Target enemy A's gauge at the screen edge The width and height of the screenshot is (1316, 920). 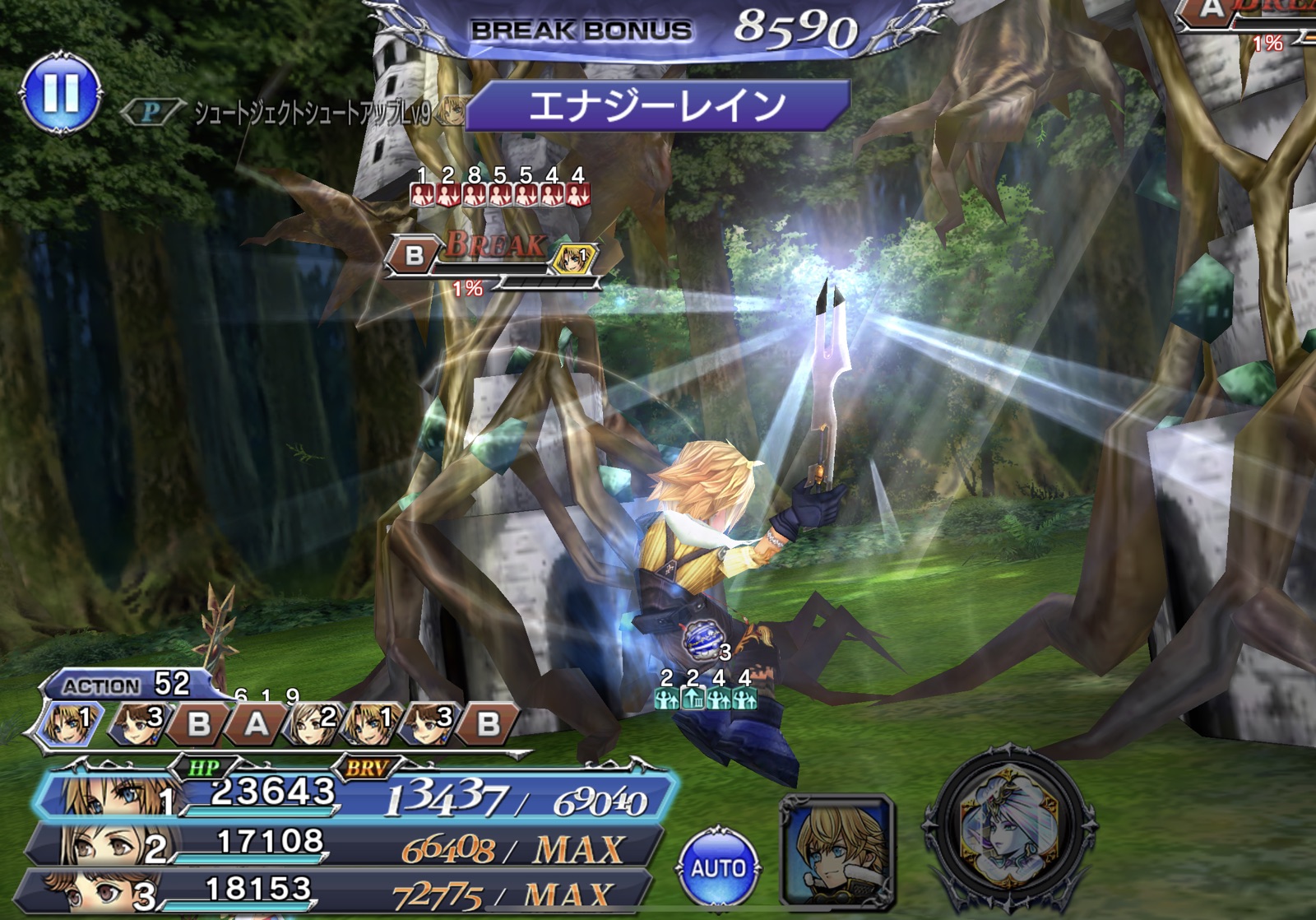(x=1246, y=21)
